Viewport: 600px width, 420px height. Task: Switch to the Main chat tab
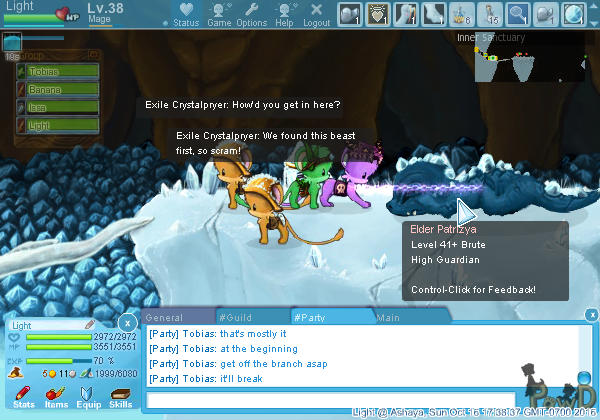(x=390, y=317)
